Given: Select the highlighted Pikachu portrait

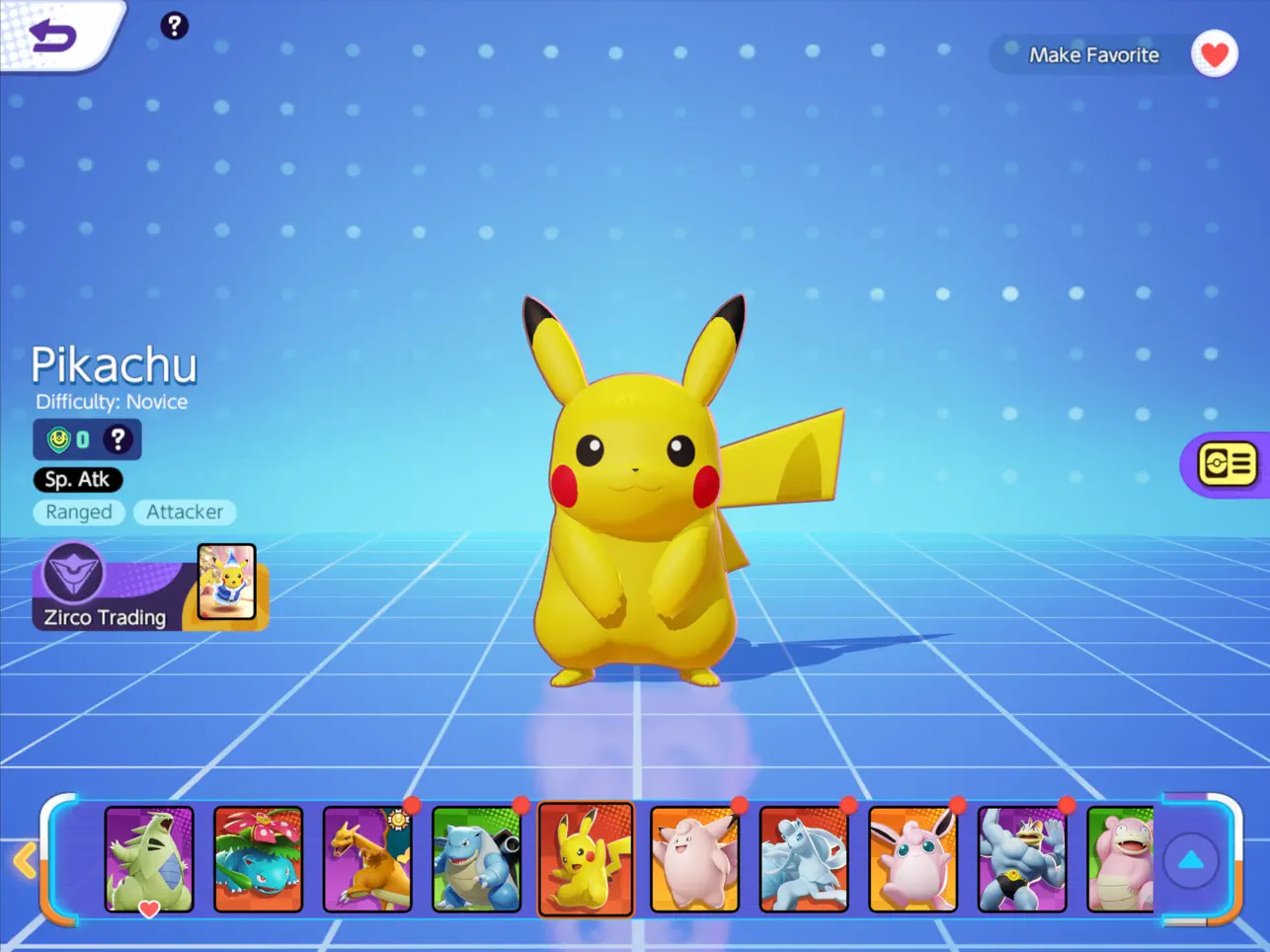Looking at the screenshot, I should point(586,858).
